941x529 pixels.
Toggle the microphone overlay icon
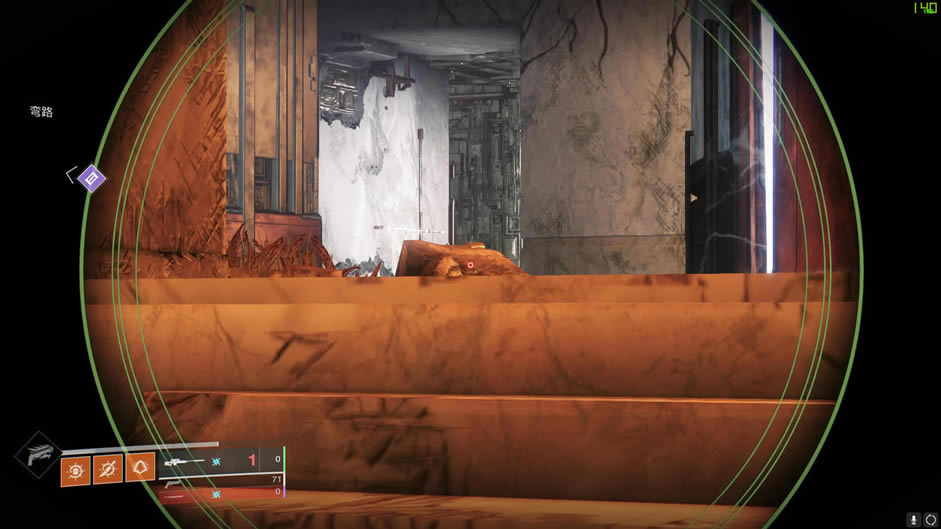point(914,520)
